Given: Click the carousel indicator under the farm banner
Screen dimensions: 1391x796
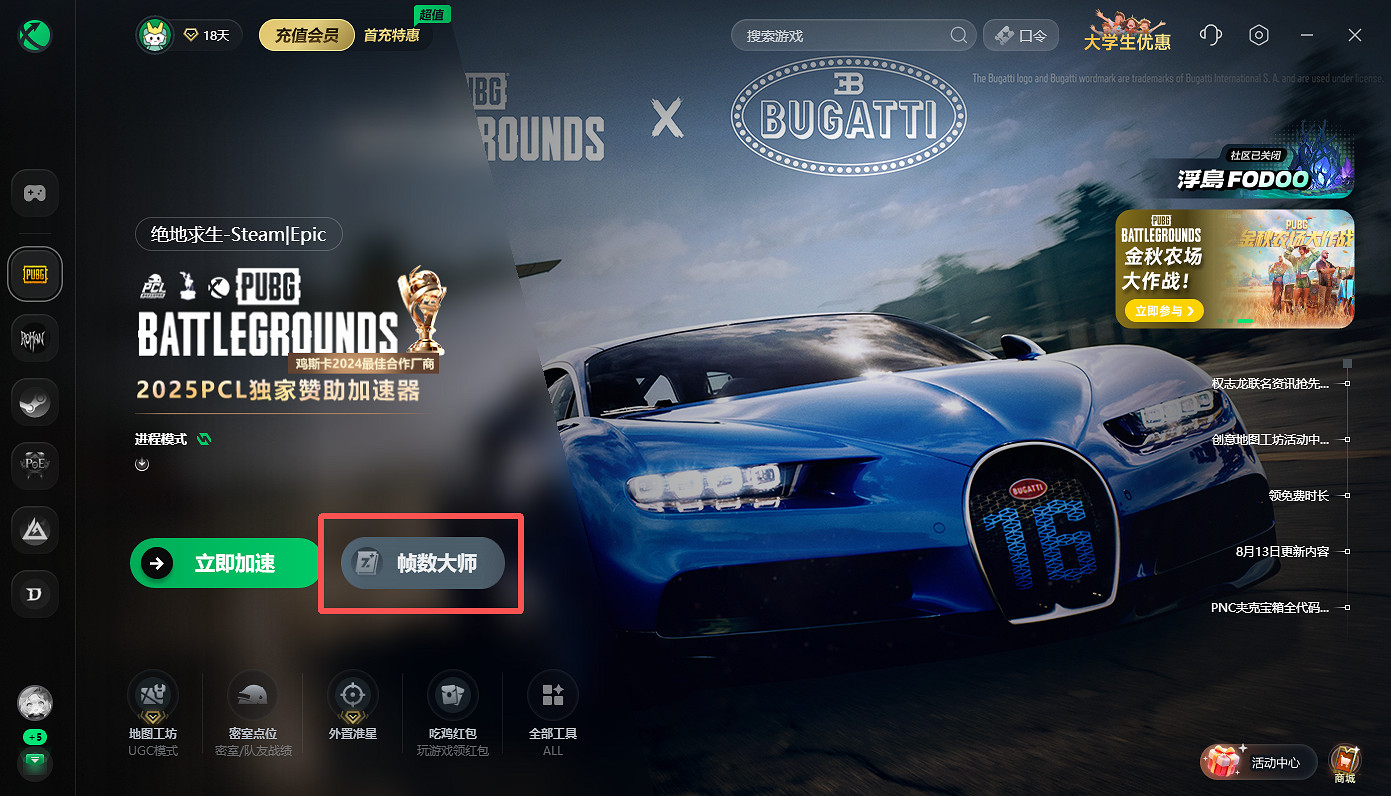Looking at the screenshot, I should coord(1247,321).
